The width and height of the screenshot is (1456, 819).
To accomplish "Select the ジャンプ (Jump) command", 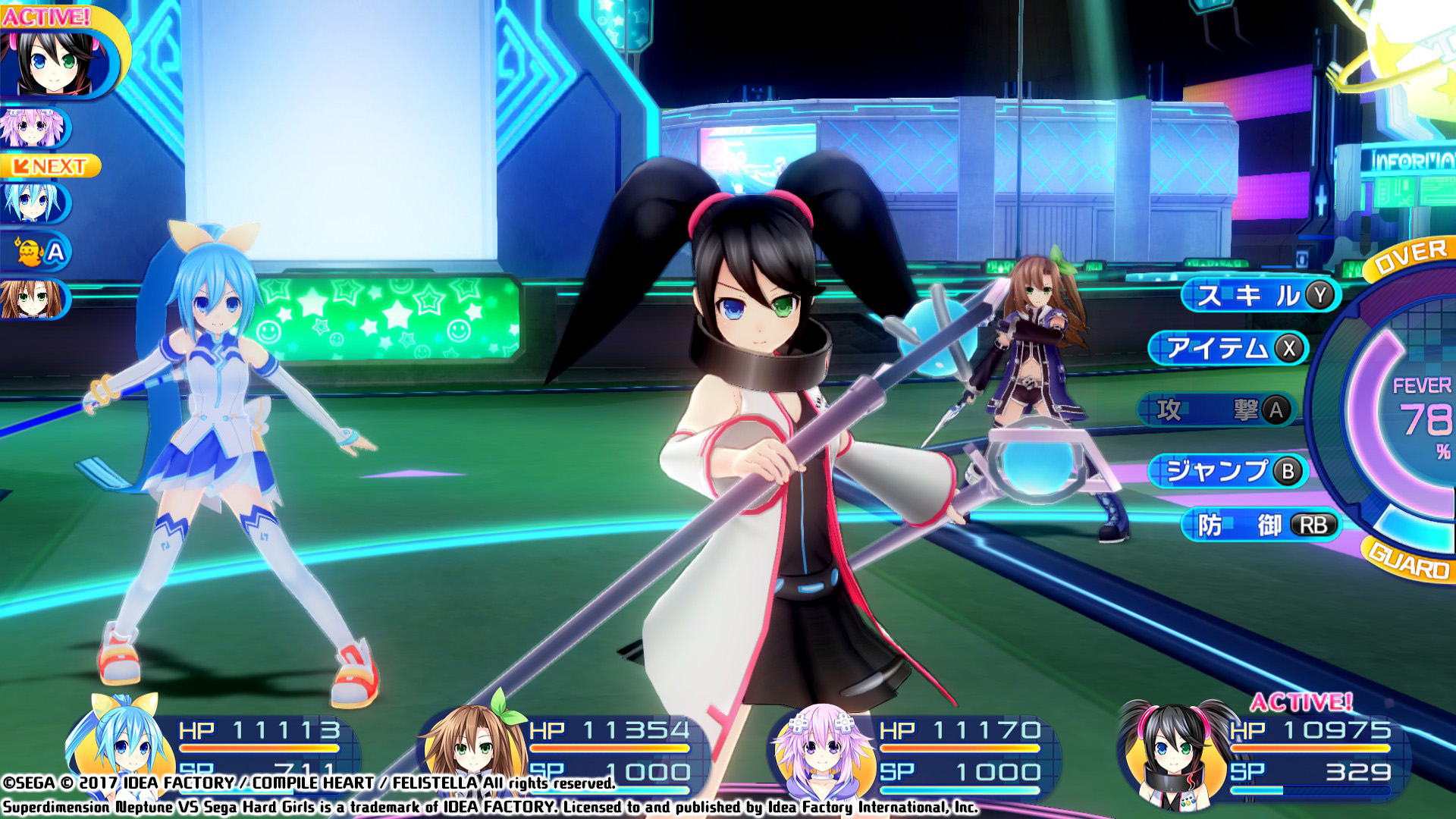I will pyautogui.click(x=1228, y=471).
